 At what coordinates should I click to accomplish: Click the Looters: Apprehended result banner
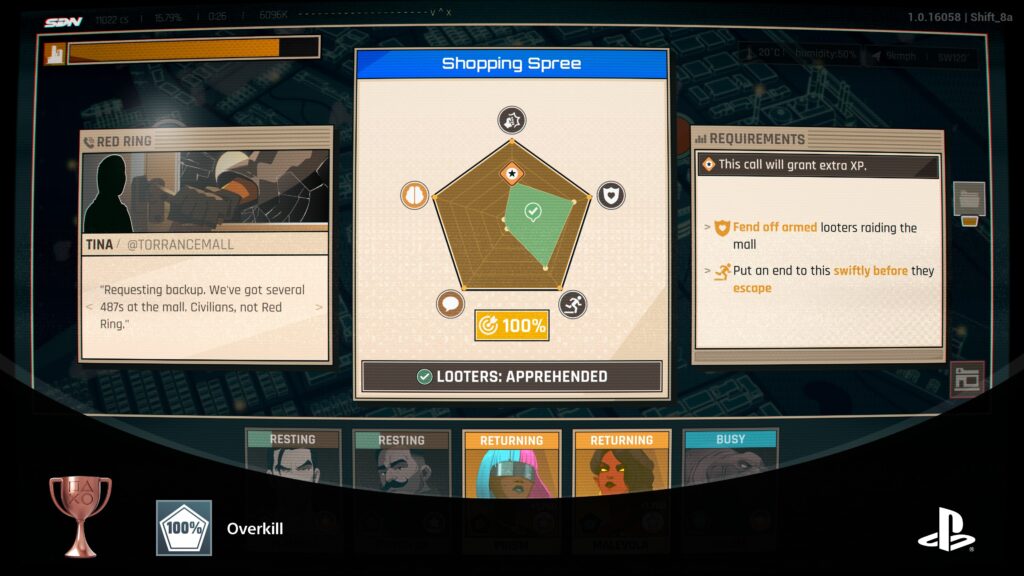point(511,377)
